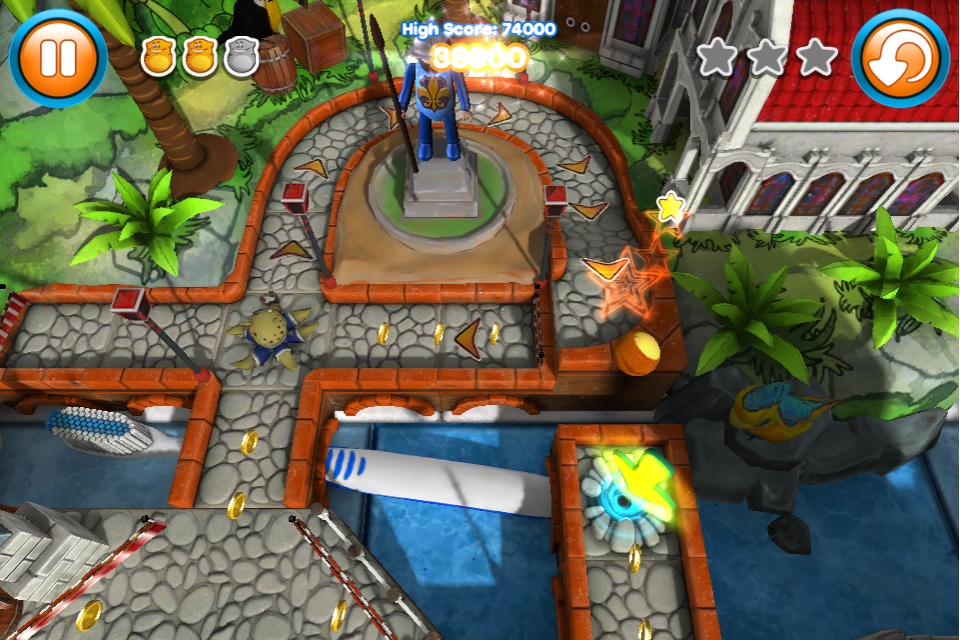Restart the level with the arrow button
The image size is (960, 640).
[x=900, y=57]
